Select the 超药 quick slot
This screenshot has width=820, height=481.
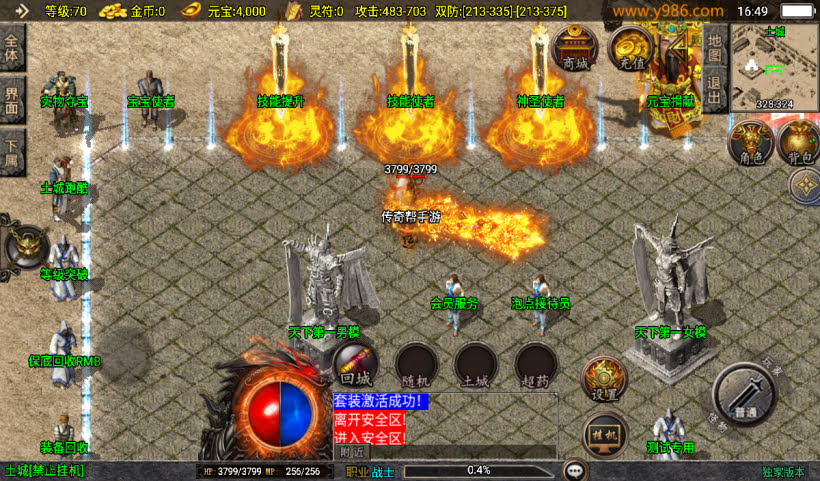(535, 364)
